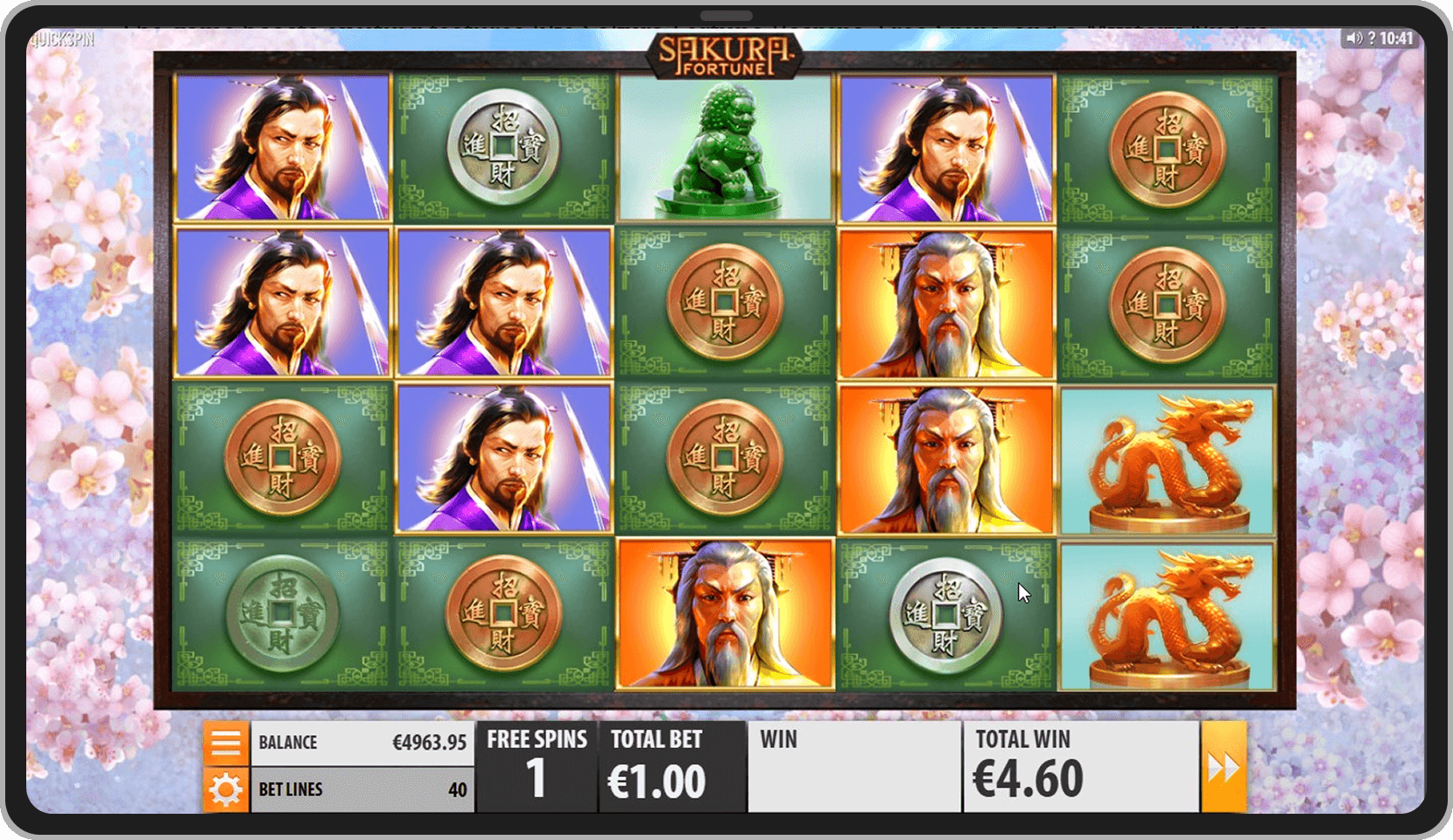
Task: Click the Balance showing €4963.95
Action: click(361, 742)
